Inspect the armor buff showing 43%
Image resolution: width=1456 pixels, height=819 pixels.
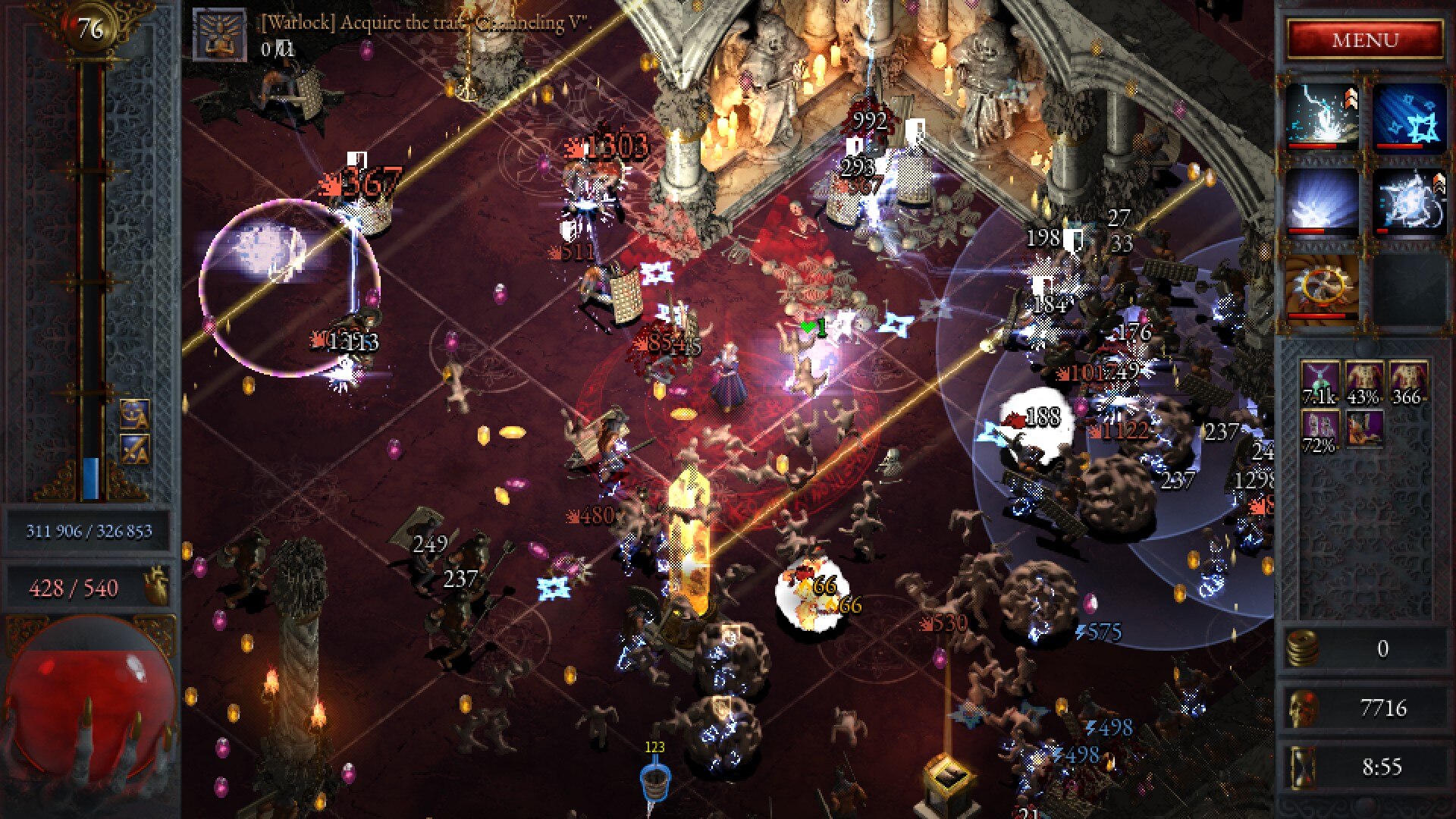point(1363,383)
